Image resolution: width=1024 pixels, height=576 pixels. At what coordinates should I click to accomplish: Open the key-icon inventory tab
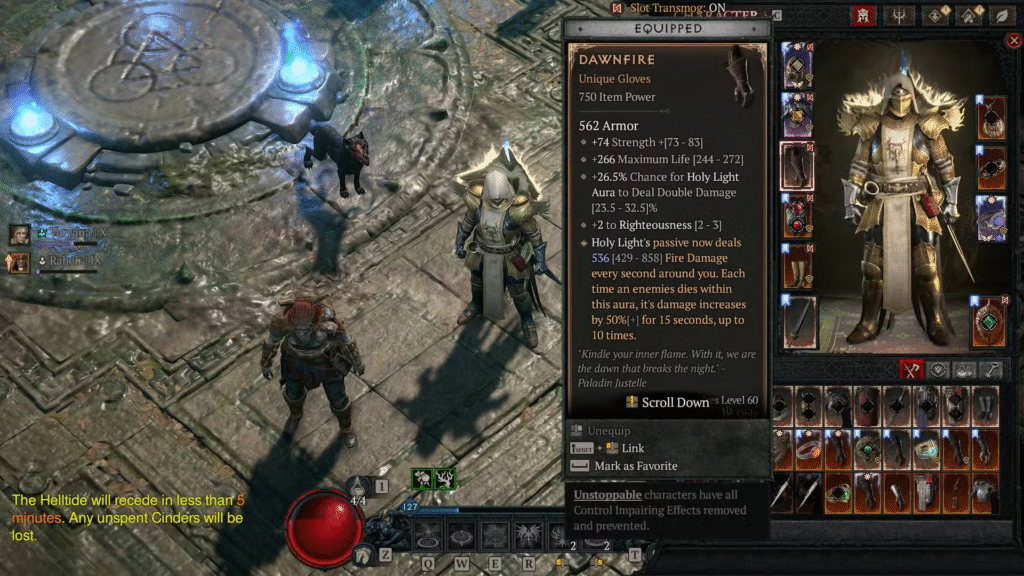click(x=992, y=370)
